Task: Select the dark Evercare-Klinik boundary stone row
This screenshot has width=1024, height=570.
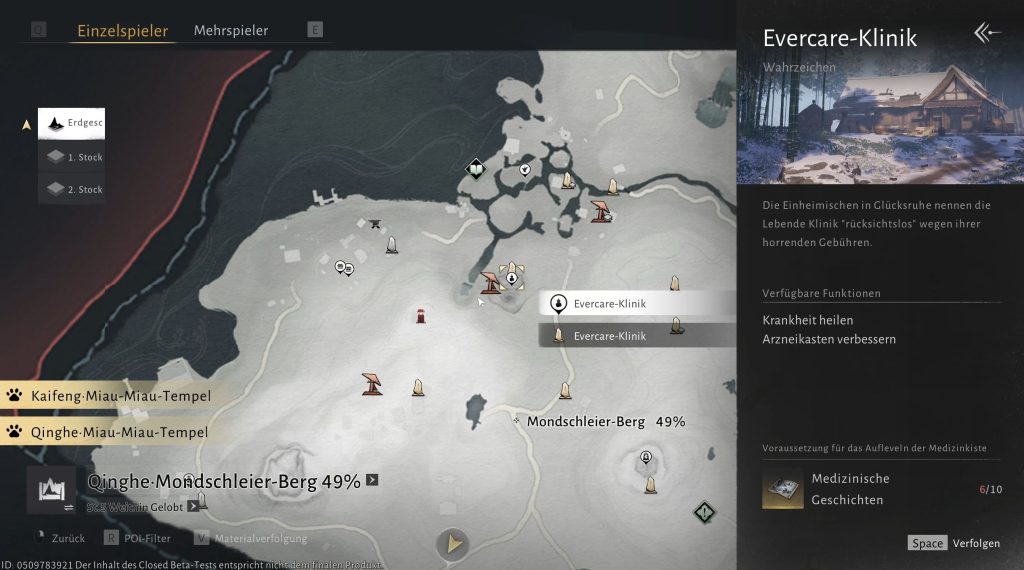Action: (636, 336)
